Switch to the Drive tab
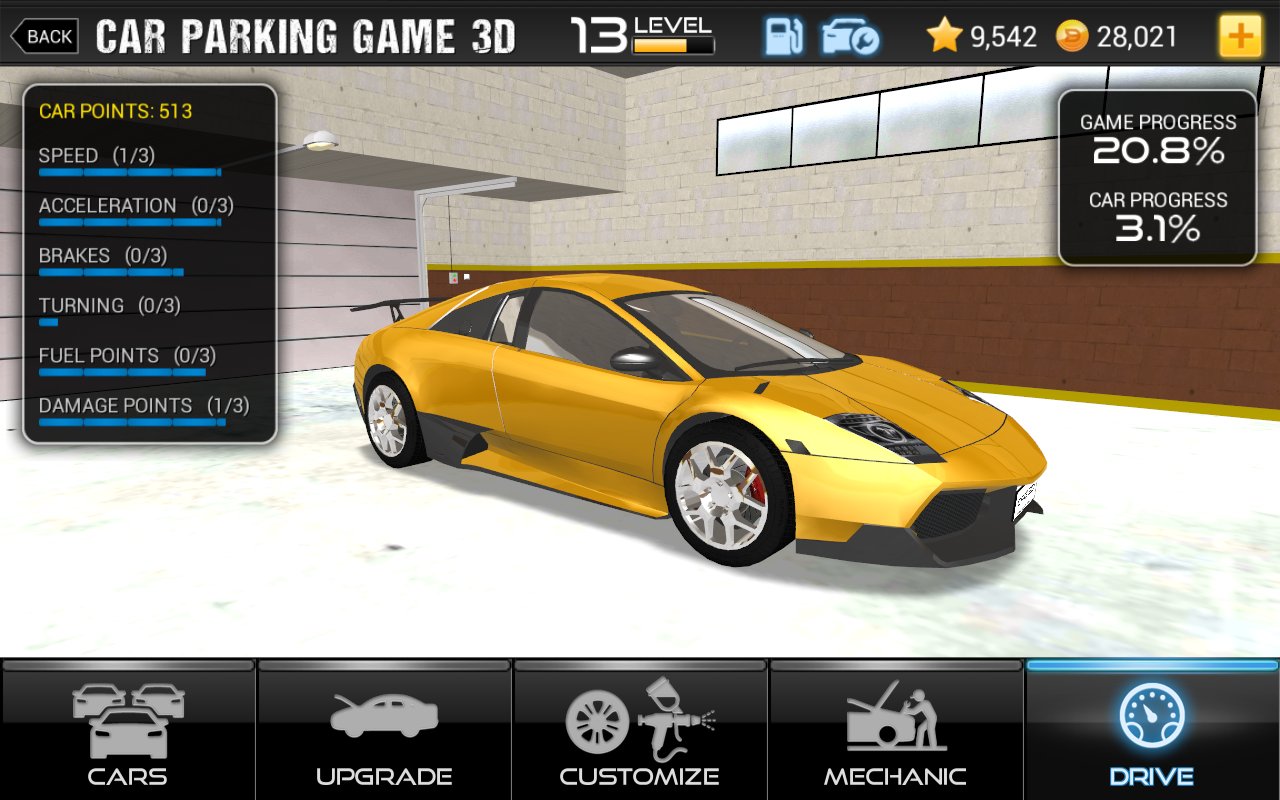This screenshot has width=1280, height=800. point(1150,730)
